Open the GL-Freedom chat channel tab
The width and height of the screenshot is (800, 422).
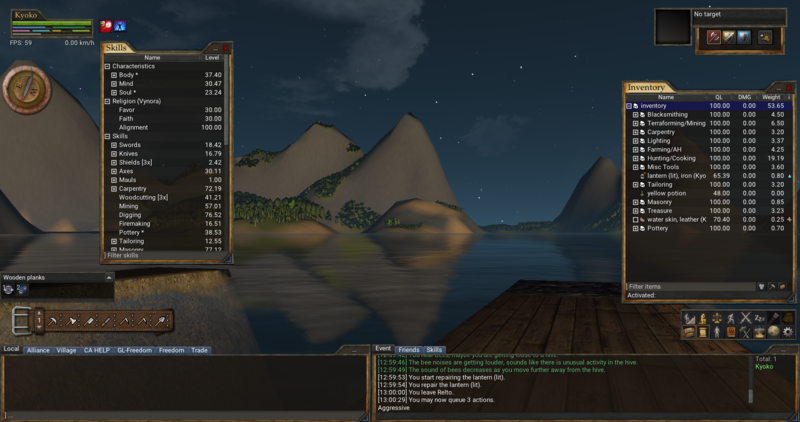134,350
